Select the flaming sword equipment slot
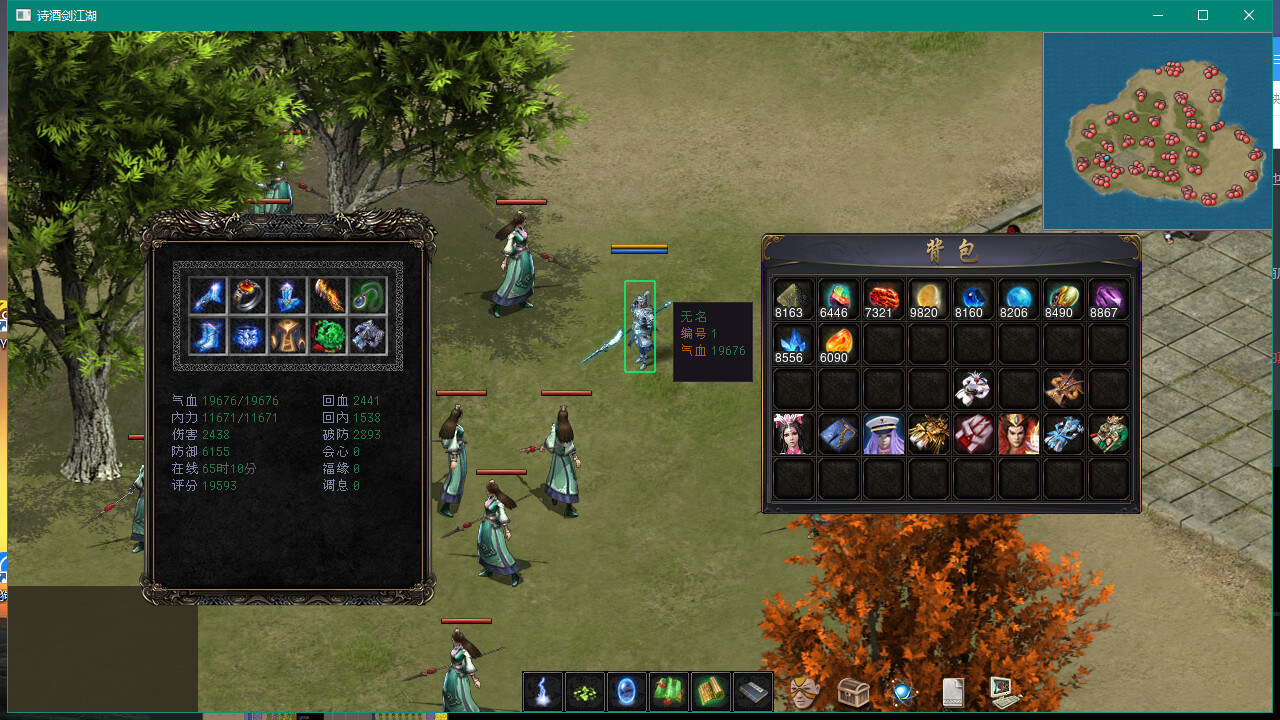This screenshot has width=1280, height=720. pyautogui.click(x=328, y=295)
